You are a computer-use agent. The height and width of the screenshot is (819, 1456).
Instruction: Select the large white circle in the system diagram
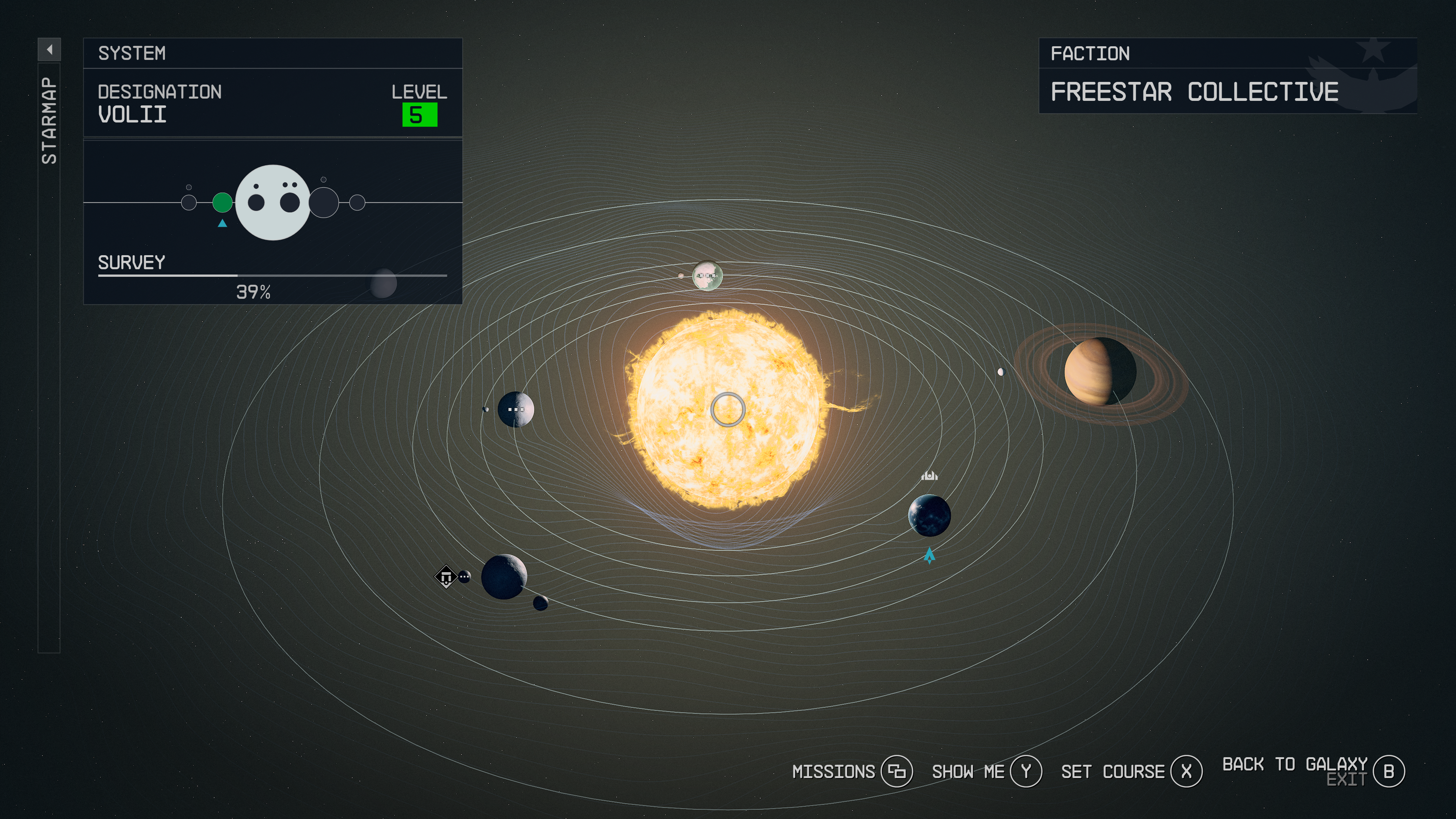[273, 202]
